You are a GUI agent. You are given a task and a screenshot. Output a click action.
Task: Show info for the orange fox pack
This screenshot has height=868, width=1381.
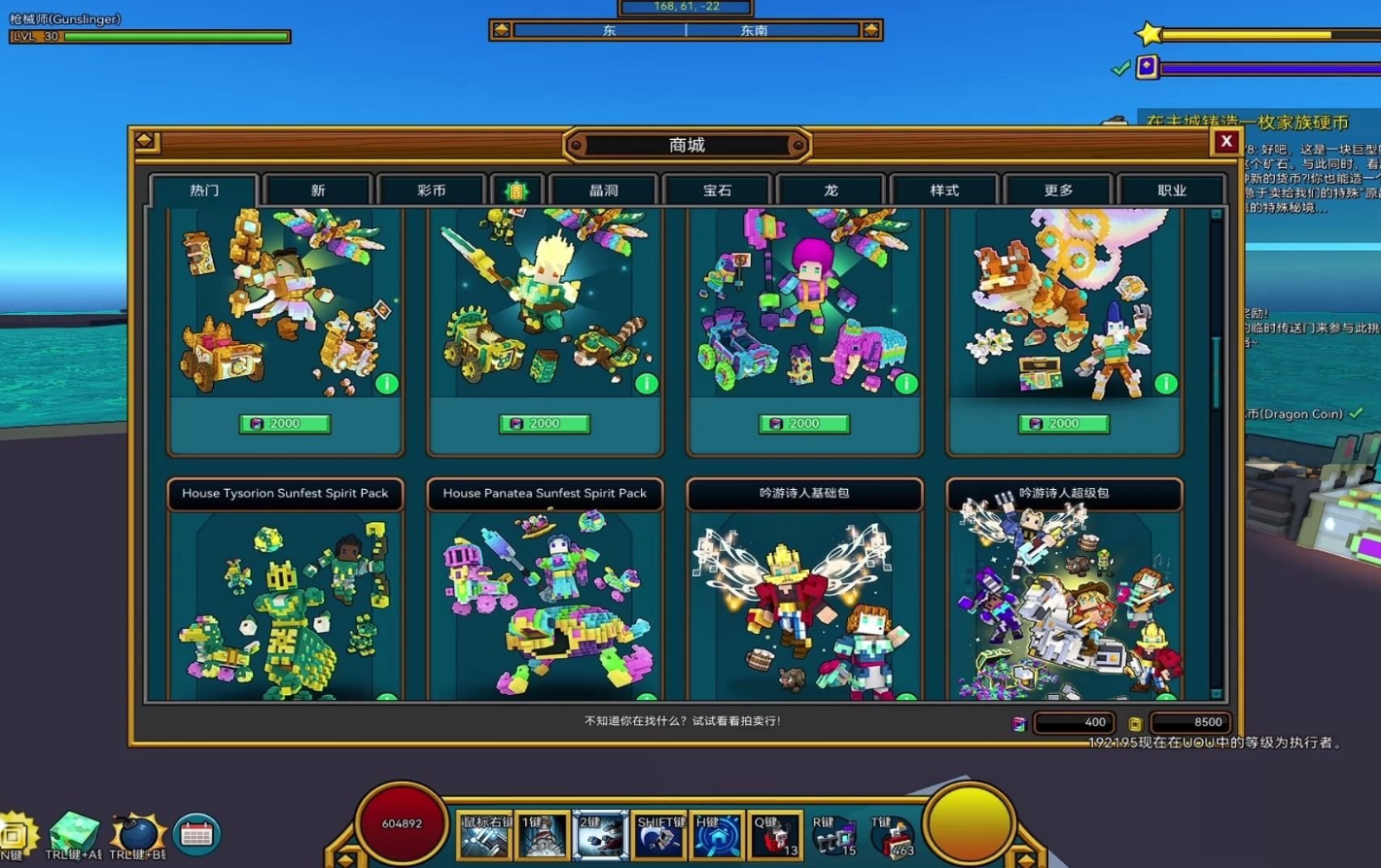(x=1165, y=384)
